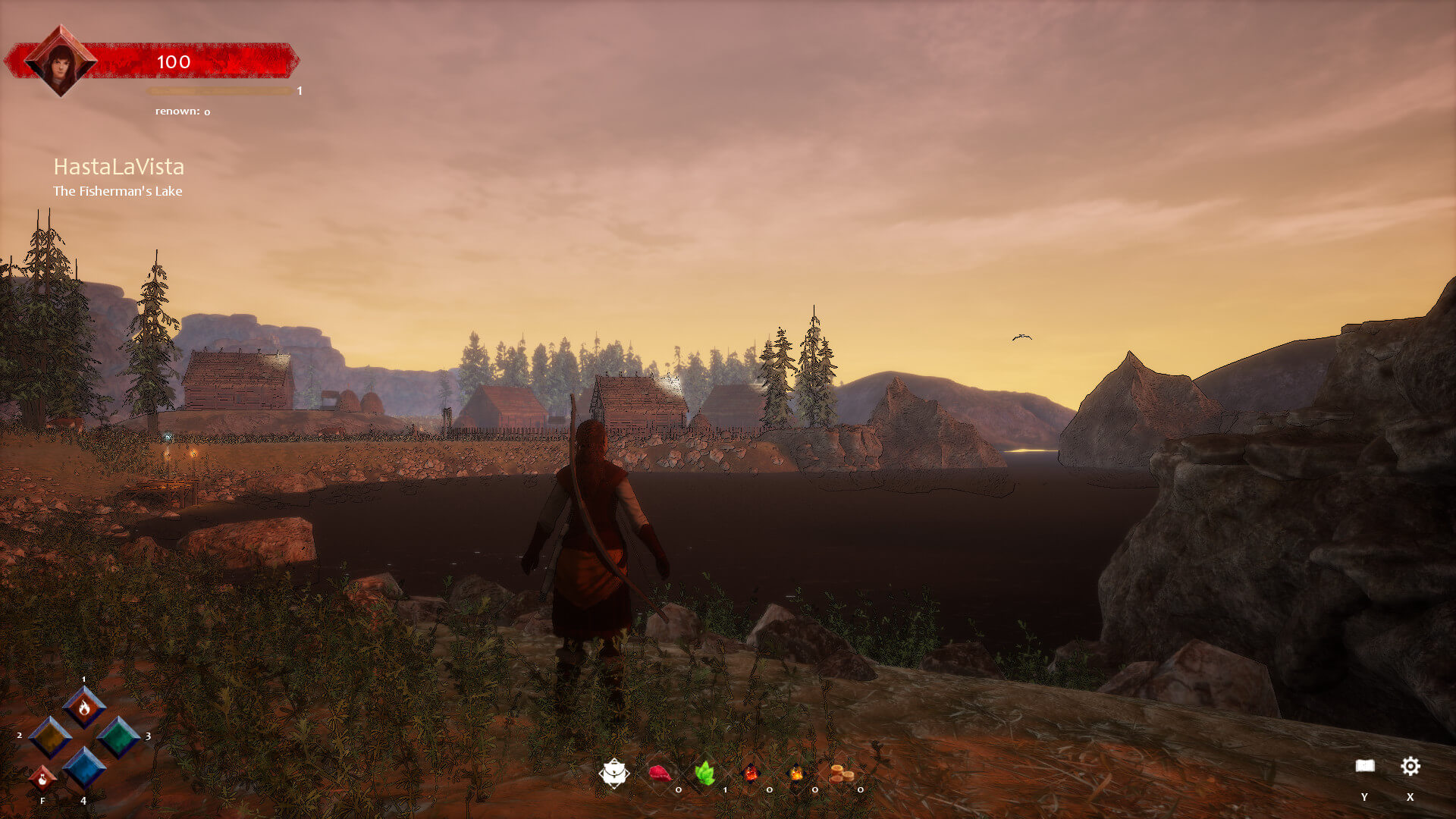Viewport: 1456px width, 819px height.
Task: Open settings with the gear icon
Action: pyautogui.click(x=1410, y=766)
